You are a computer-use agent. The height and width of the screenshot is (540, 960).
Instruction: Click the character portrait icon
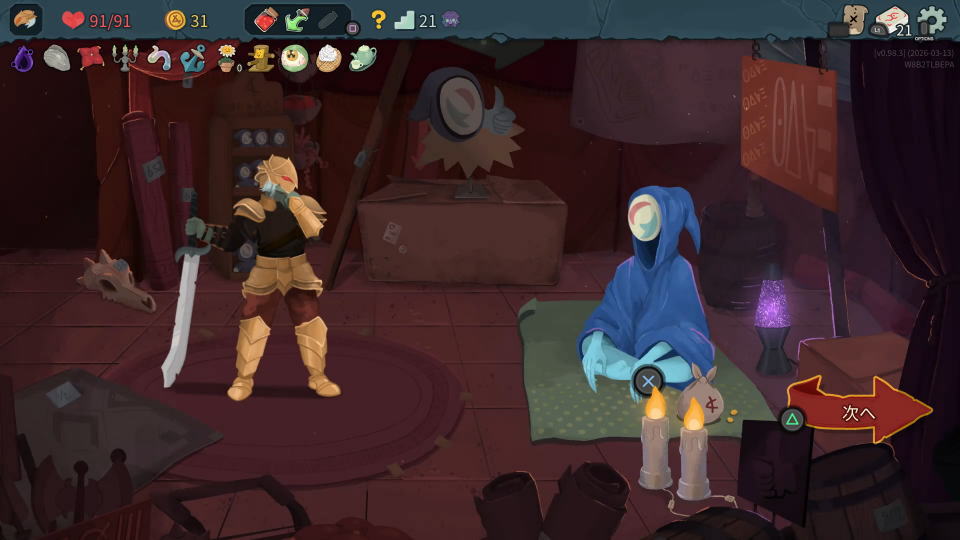click(26, 20)
